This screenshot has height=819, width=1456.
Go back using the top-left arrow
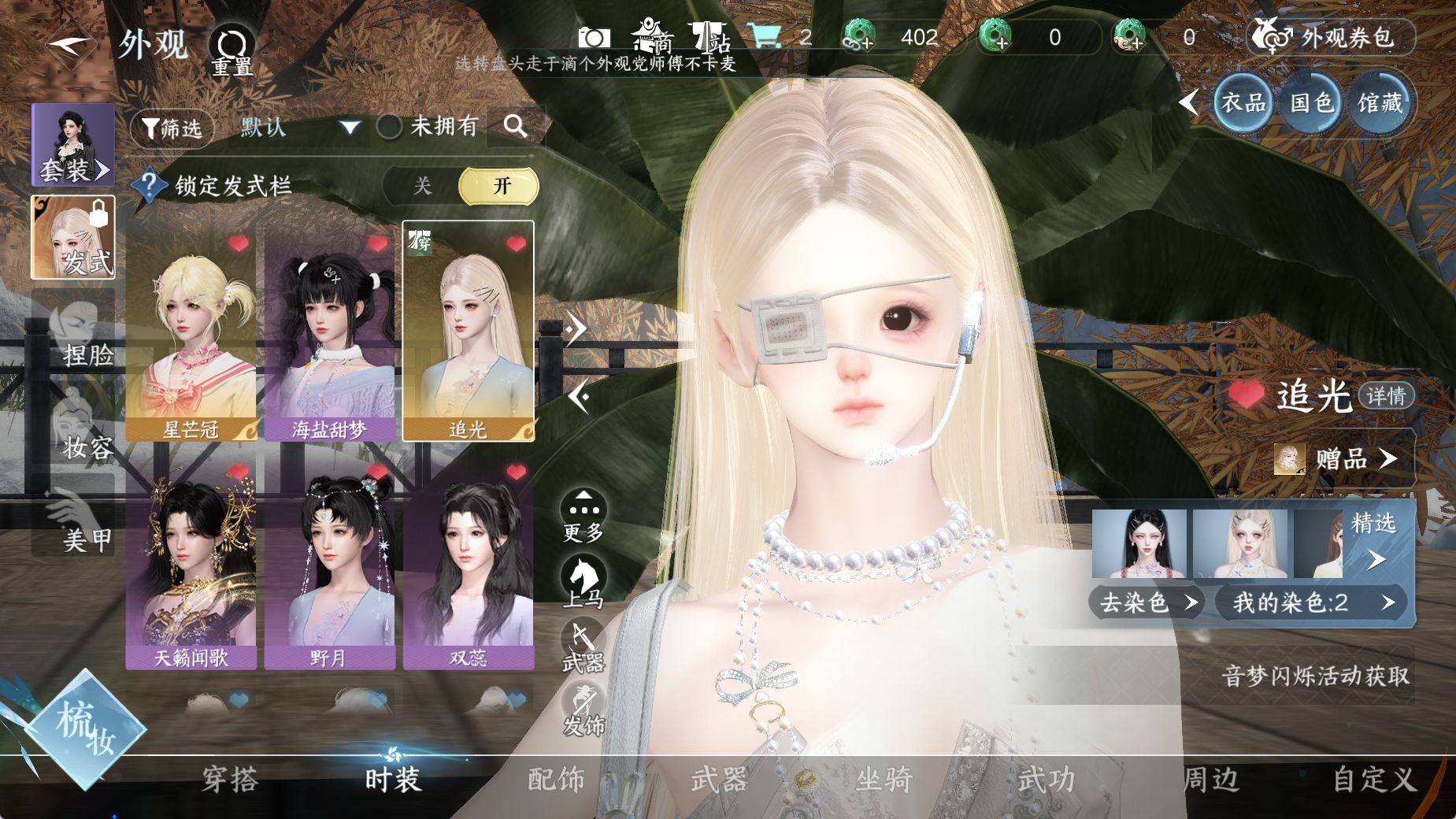69,44
